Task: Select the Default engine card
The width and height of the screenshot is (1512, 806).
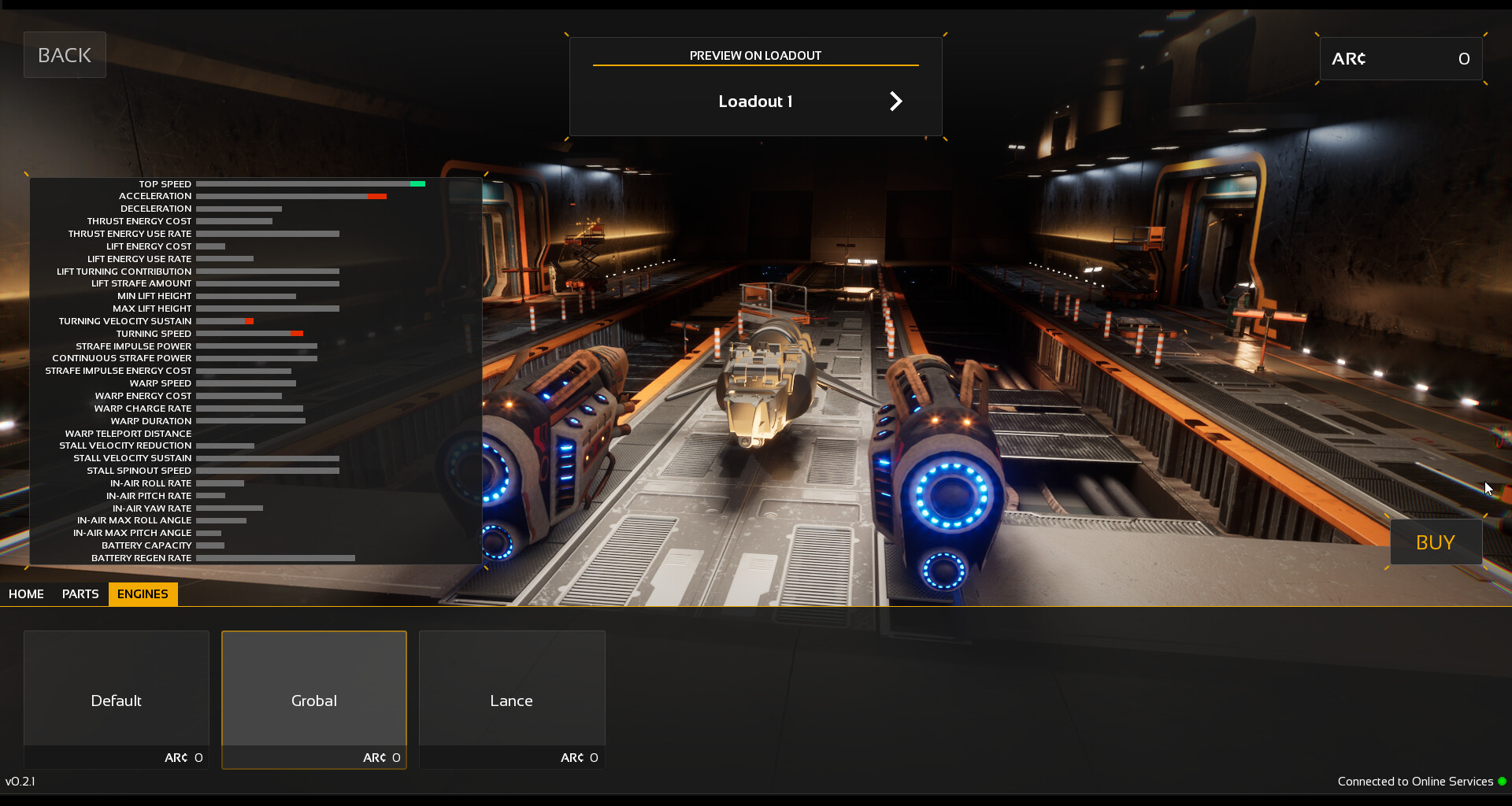Action: 115,700
